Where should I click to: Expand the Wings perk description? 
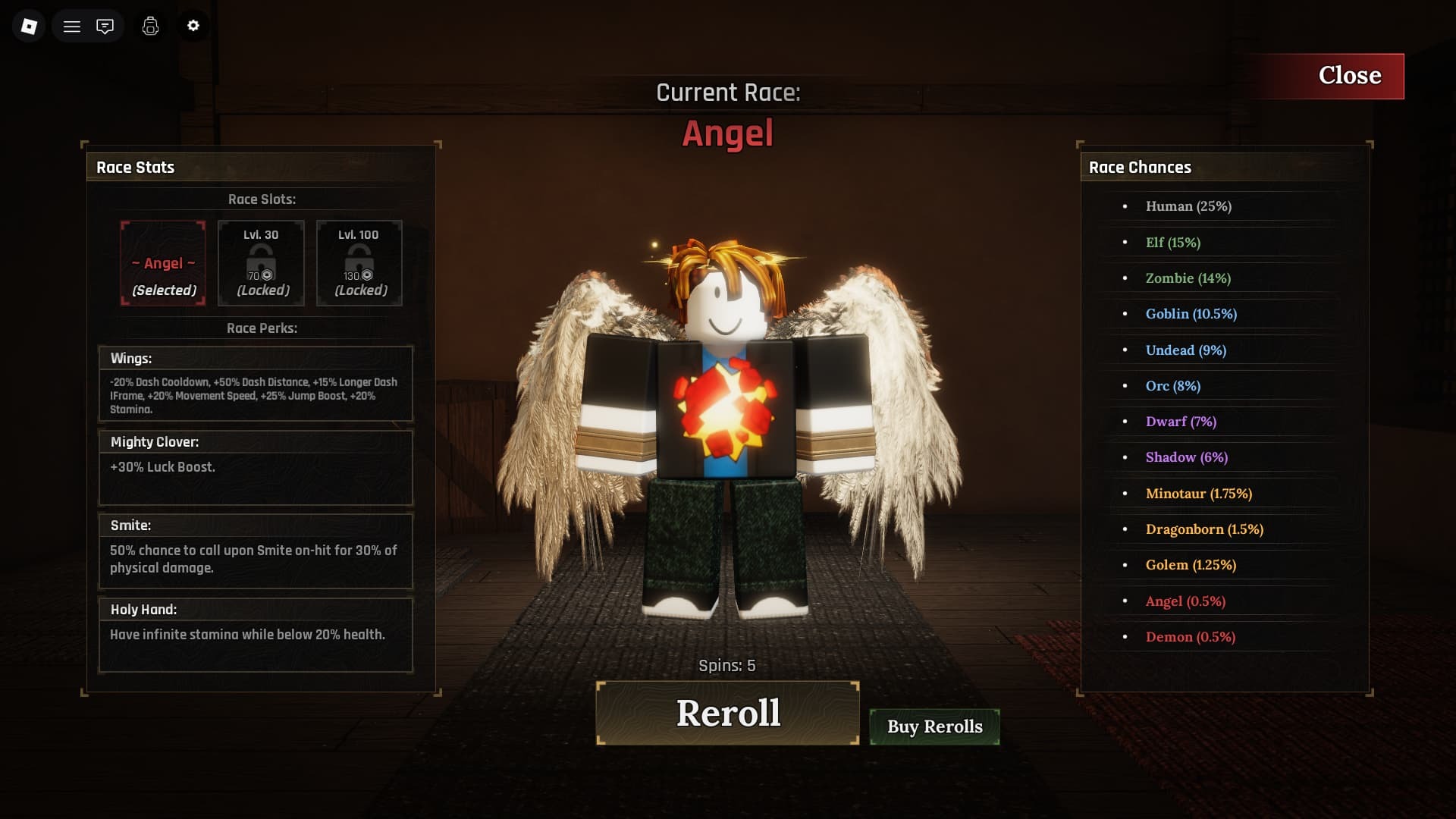pos(255,383)
